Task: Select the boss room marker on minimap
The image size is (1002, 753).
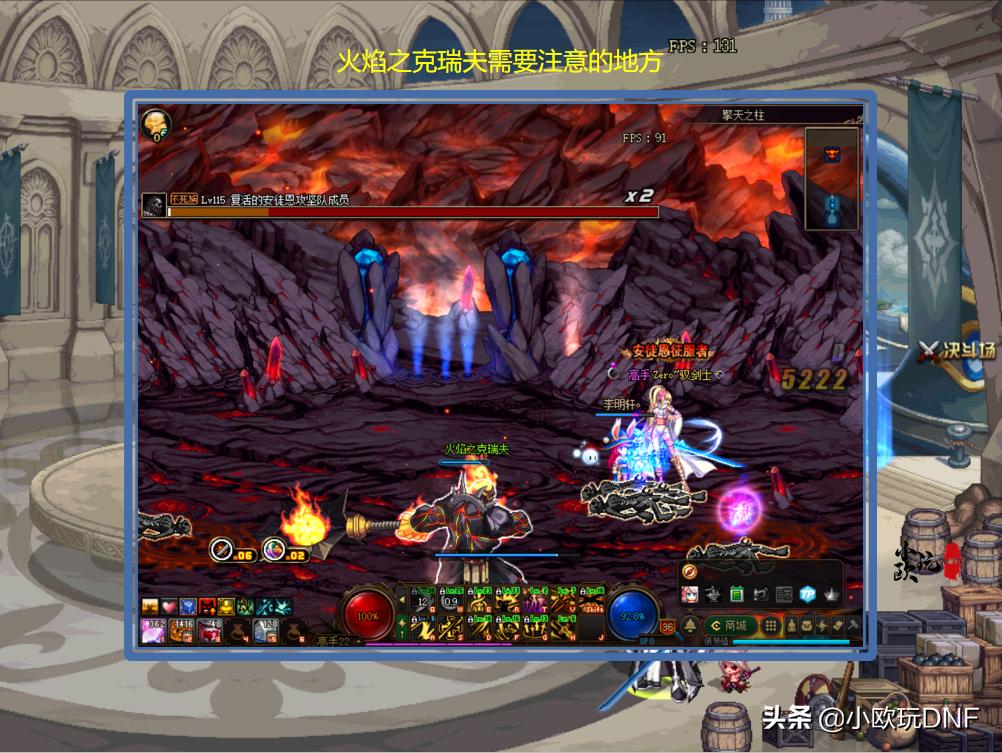Action: (x=831, y=153)
